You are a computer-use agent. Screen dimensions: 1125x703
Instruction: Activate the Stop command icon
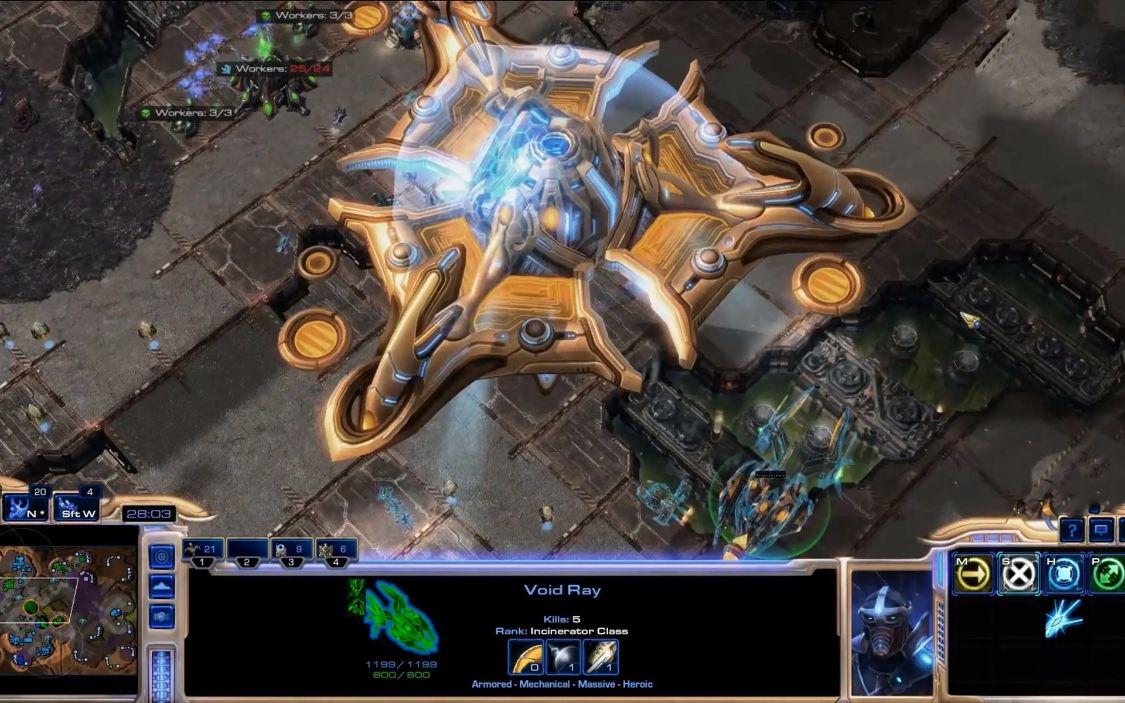tap(1019, 575)
